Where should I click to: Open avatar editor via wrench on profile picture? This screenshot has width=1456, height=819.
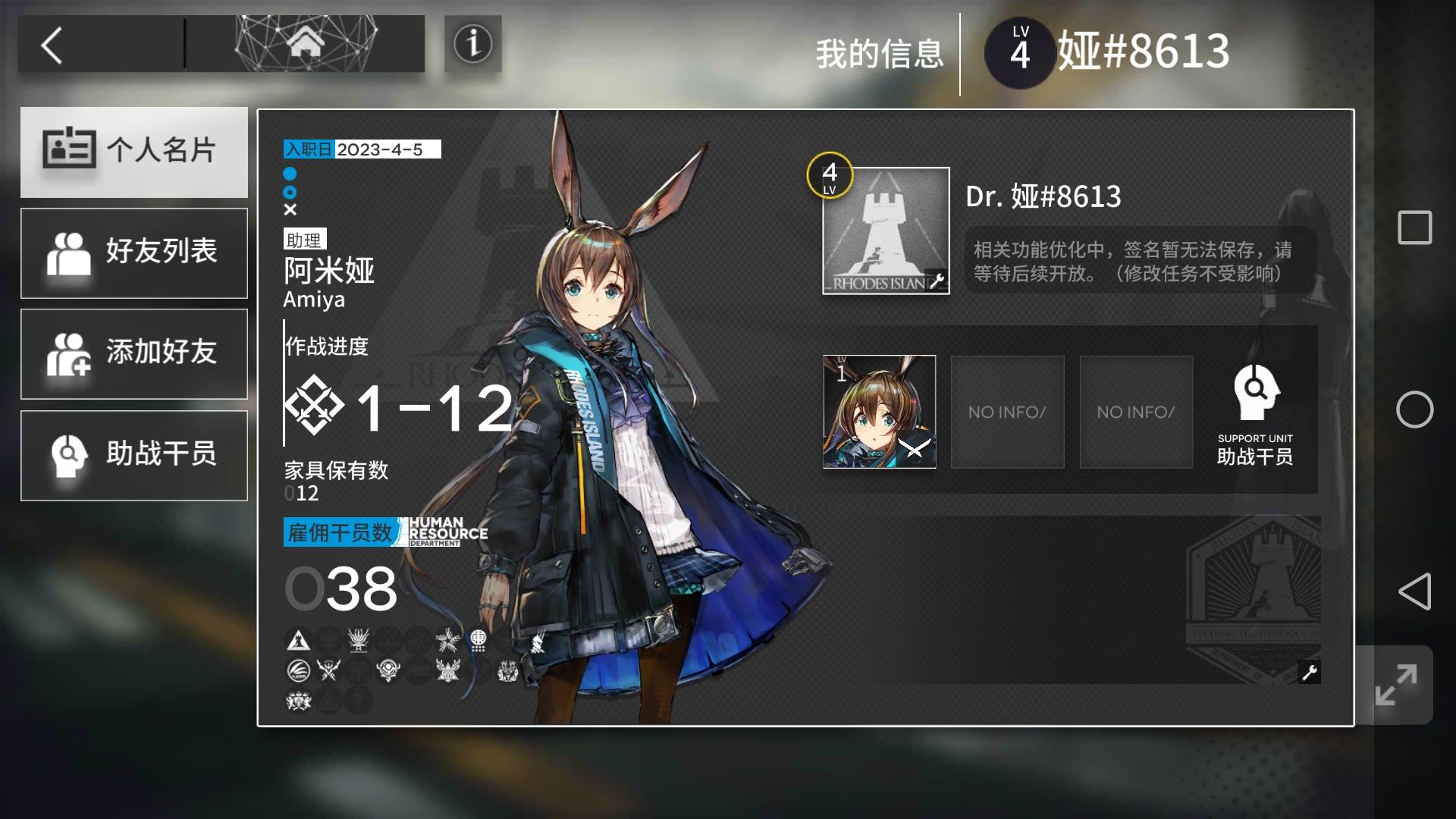939,279
